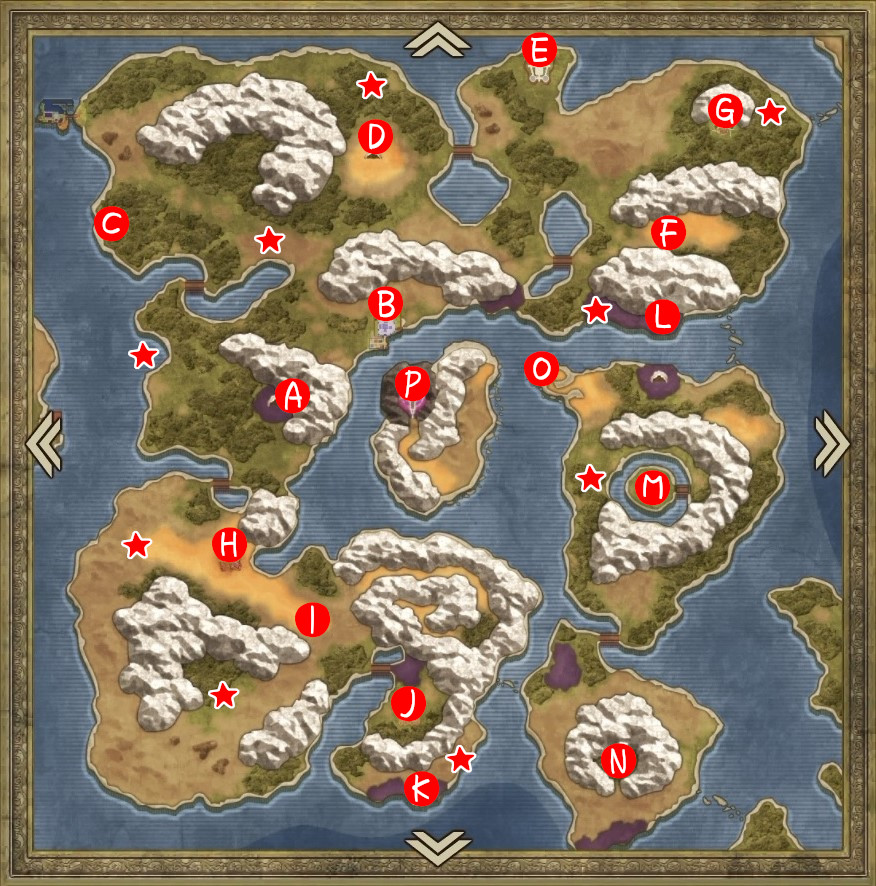The height and width of the screenshot is (886, 876).
Task: Click the right arrow to scroll map east
Action: 832,442
